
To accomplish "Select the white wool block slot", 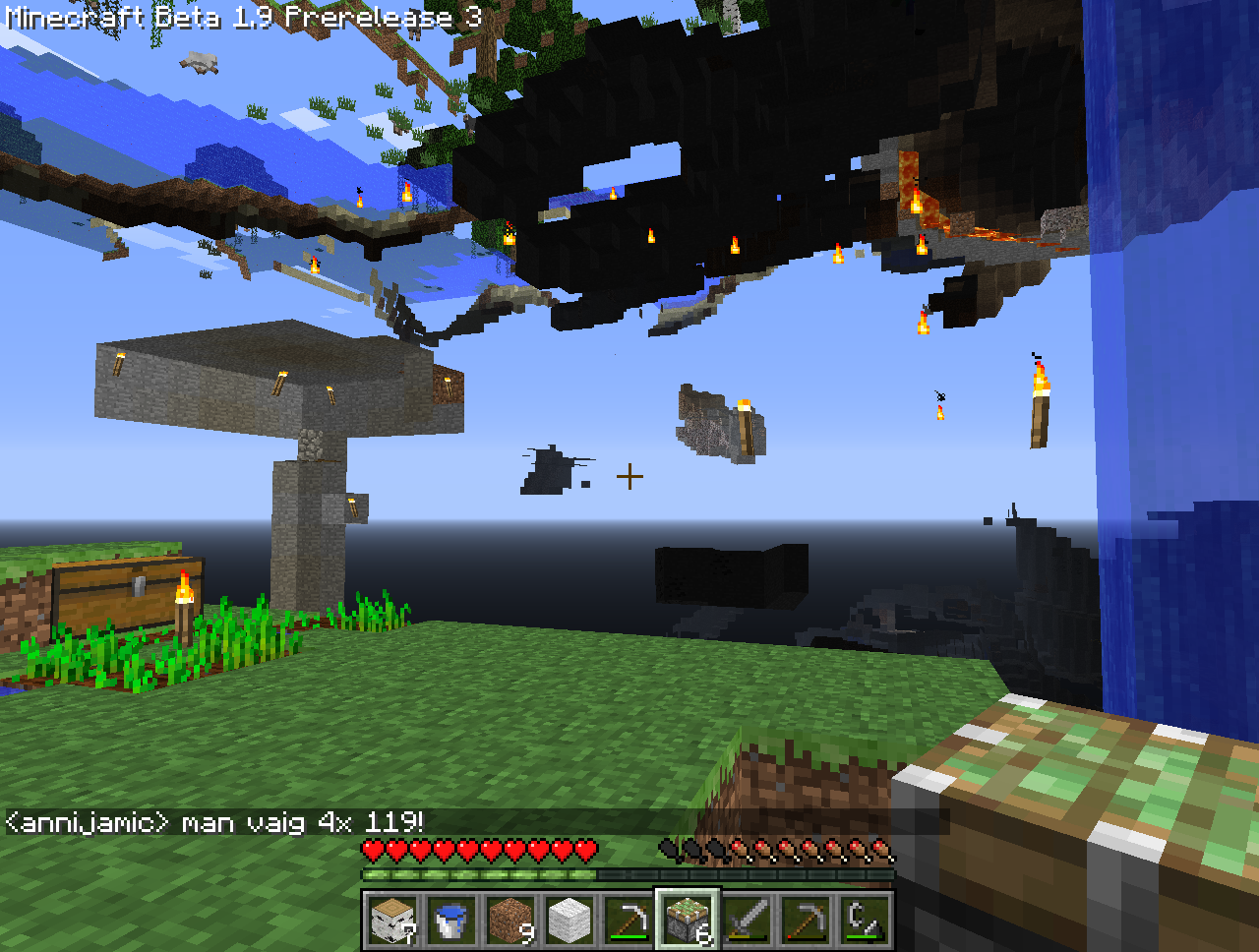I will [570, 921].
